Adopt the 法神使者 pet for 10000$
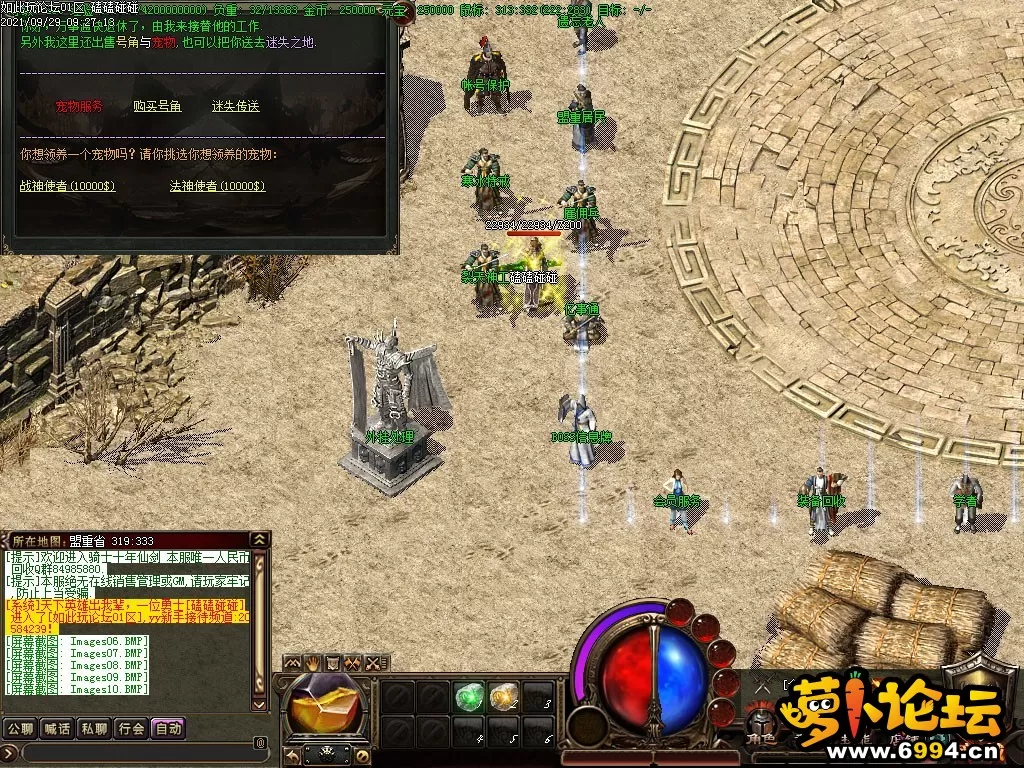Screen dimensions: 1024x768 click(217, 186)
